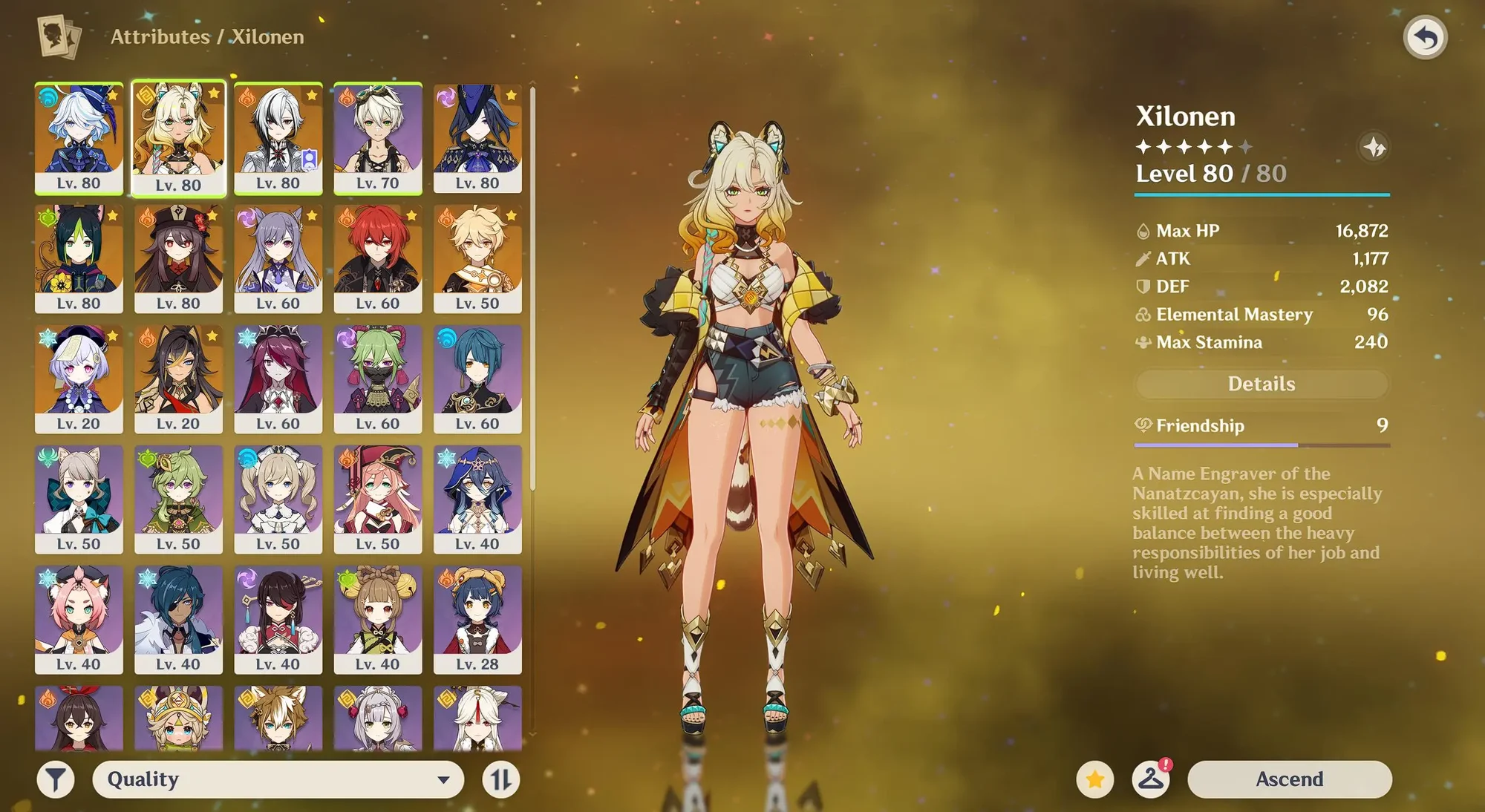Image resolution: width=1485 pixels, height=812 pixels.
Task: Mark Xilonen as favorite with the star
Action: click(x=1095, y=779)
